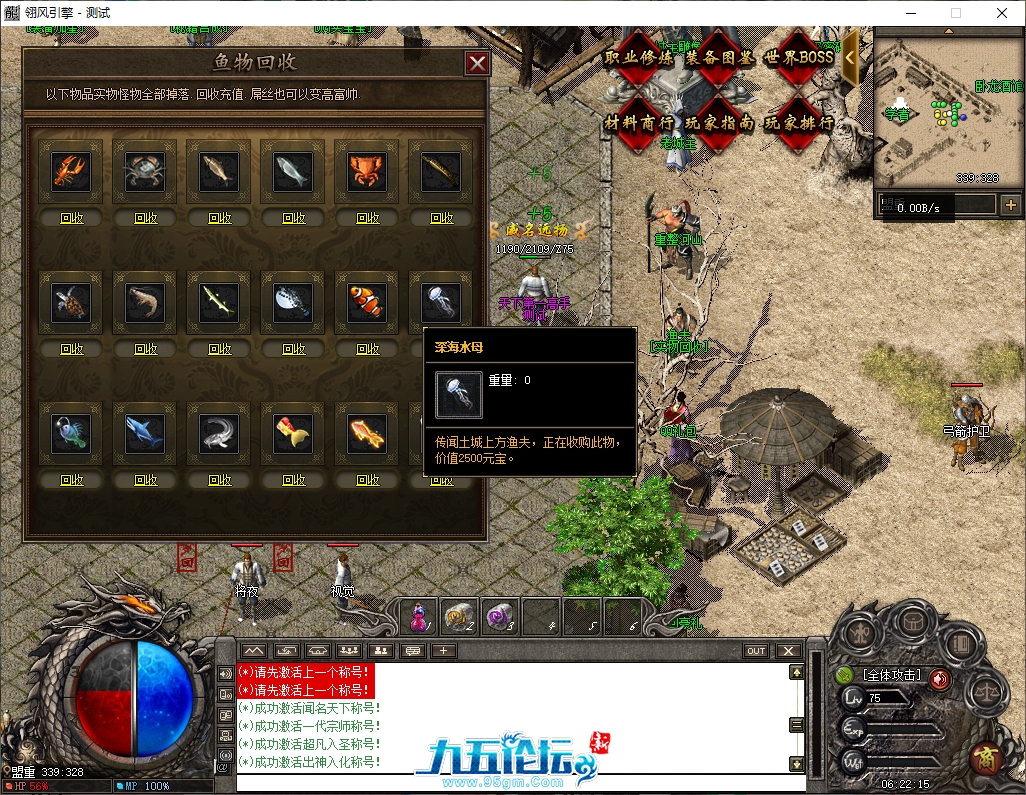
Task: Select the blue shark item slot
Action: coord(146,433)
